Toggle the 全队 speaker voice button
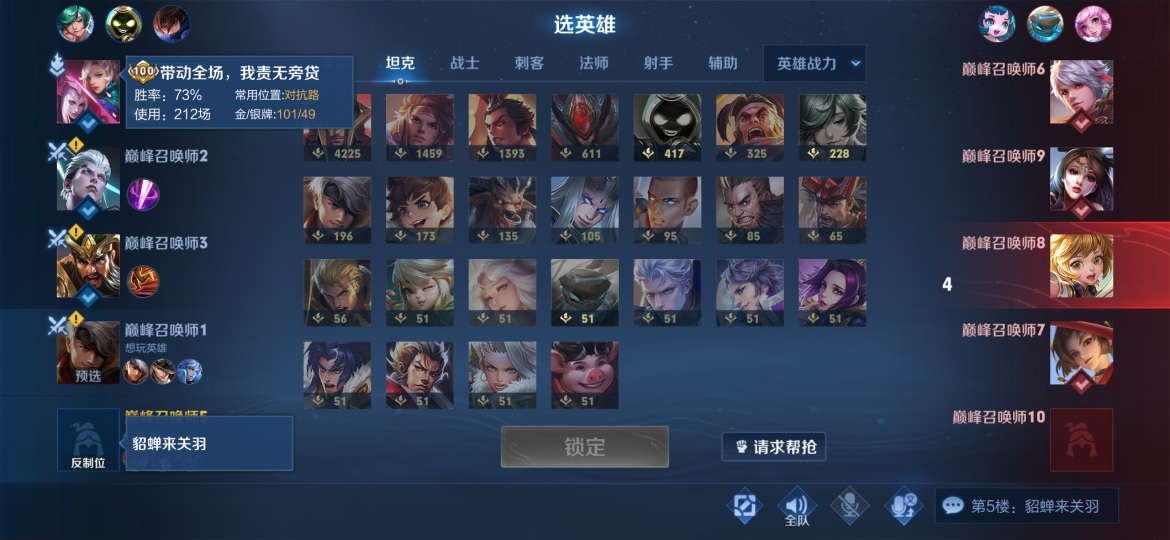Image resolution: width=1170 pixels, height=540 pixels. click(x=797, y=507)
